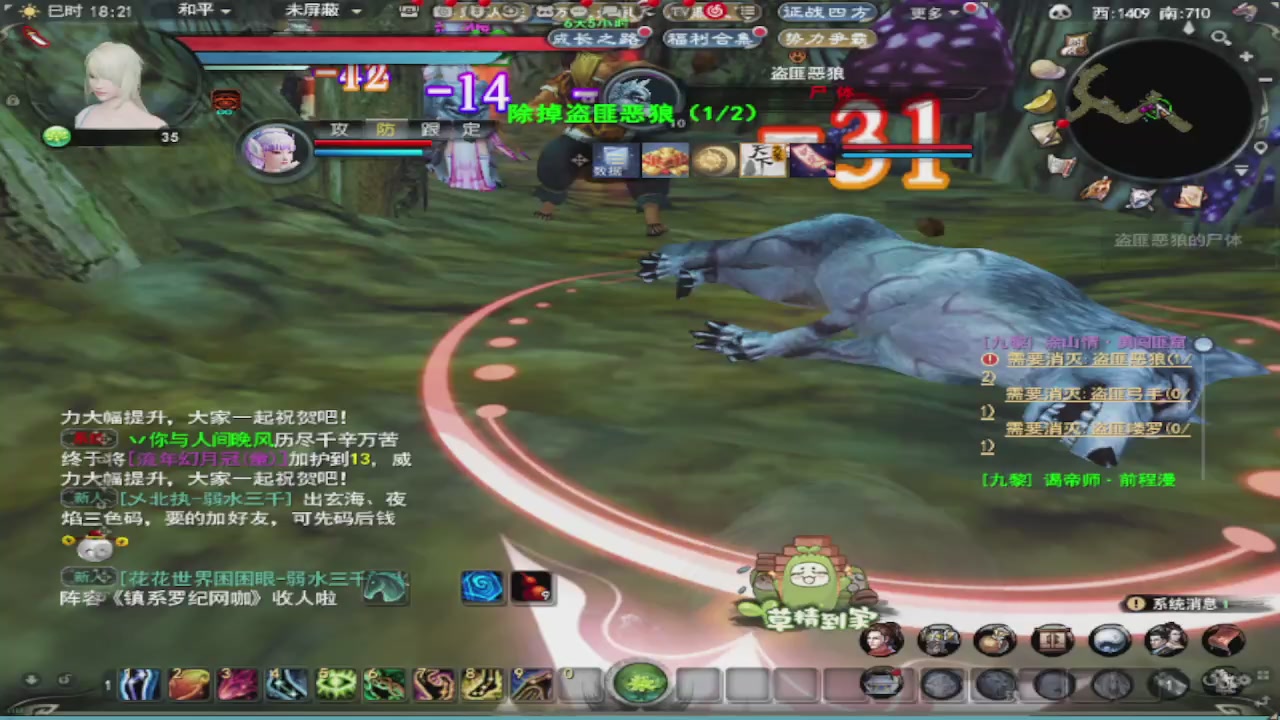Open the yin-yang cultivation icon bottom right
The width and height of the screenshot is (1280, 720).
pyautogui.click(x=1110, y=640)
